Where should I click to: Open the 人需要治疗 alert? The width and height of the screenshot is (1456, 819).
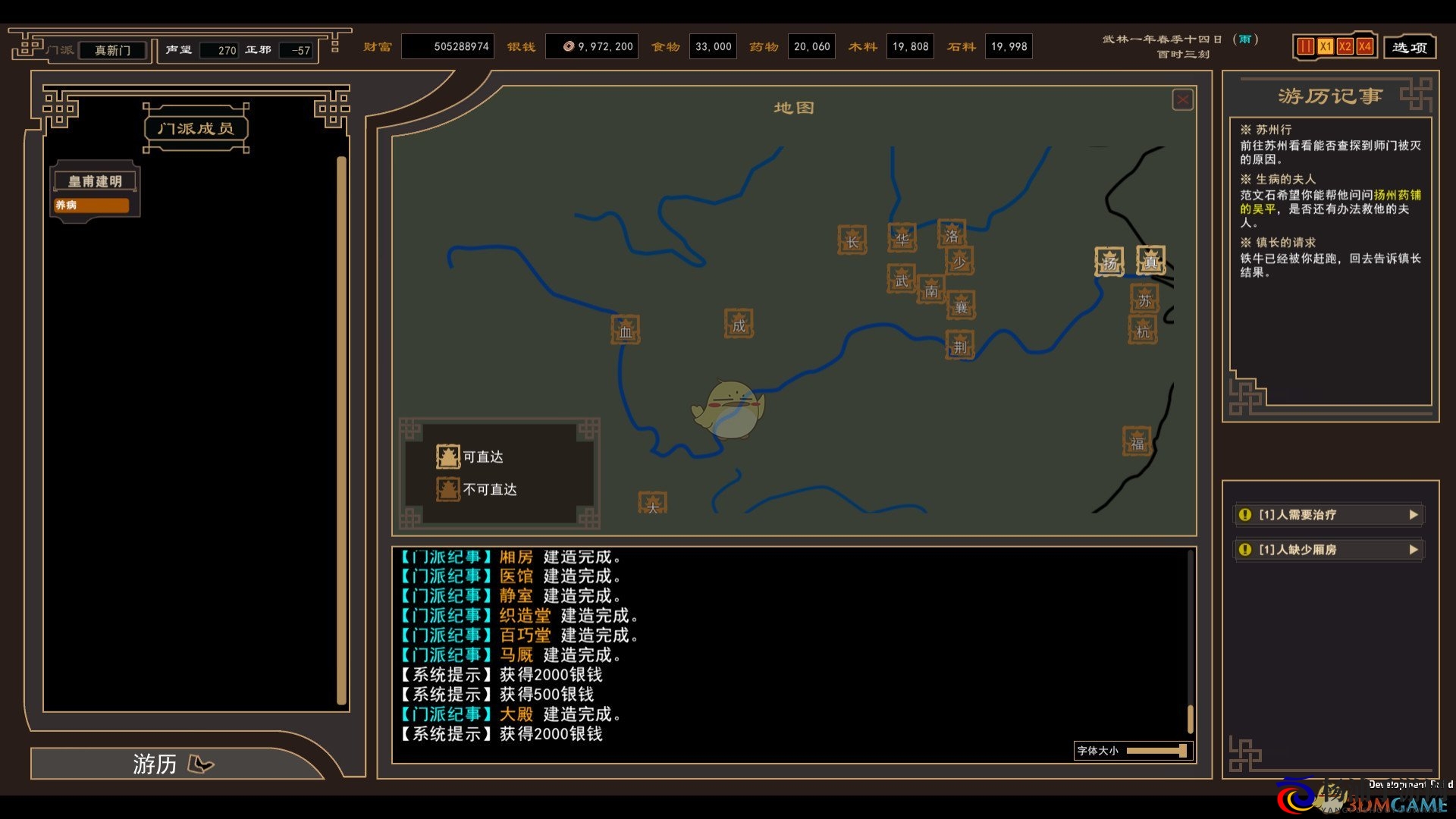(x=1329, y=515)
